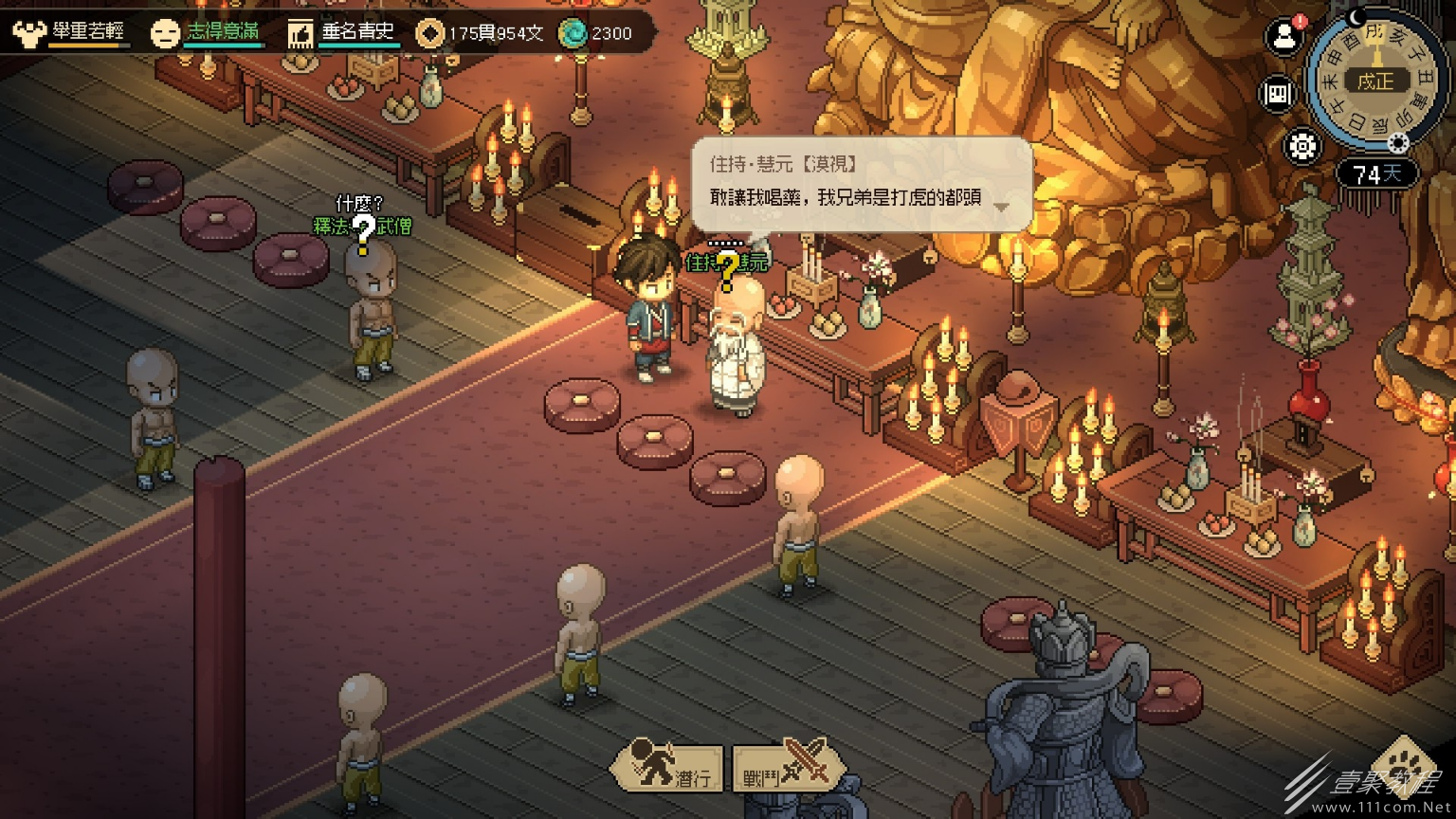Activate the 戰鬥 combat button
This screenshot has height=819, width=1456.
pos(787,768)
